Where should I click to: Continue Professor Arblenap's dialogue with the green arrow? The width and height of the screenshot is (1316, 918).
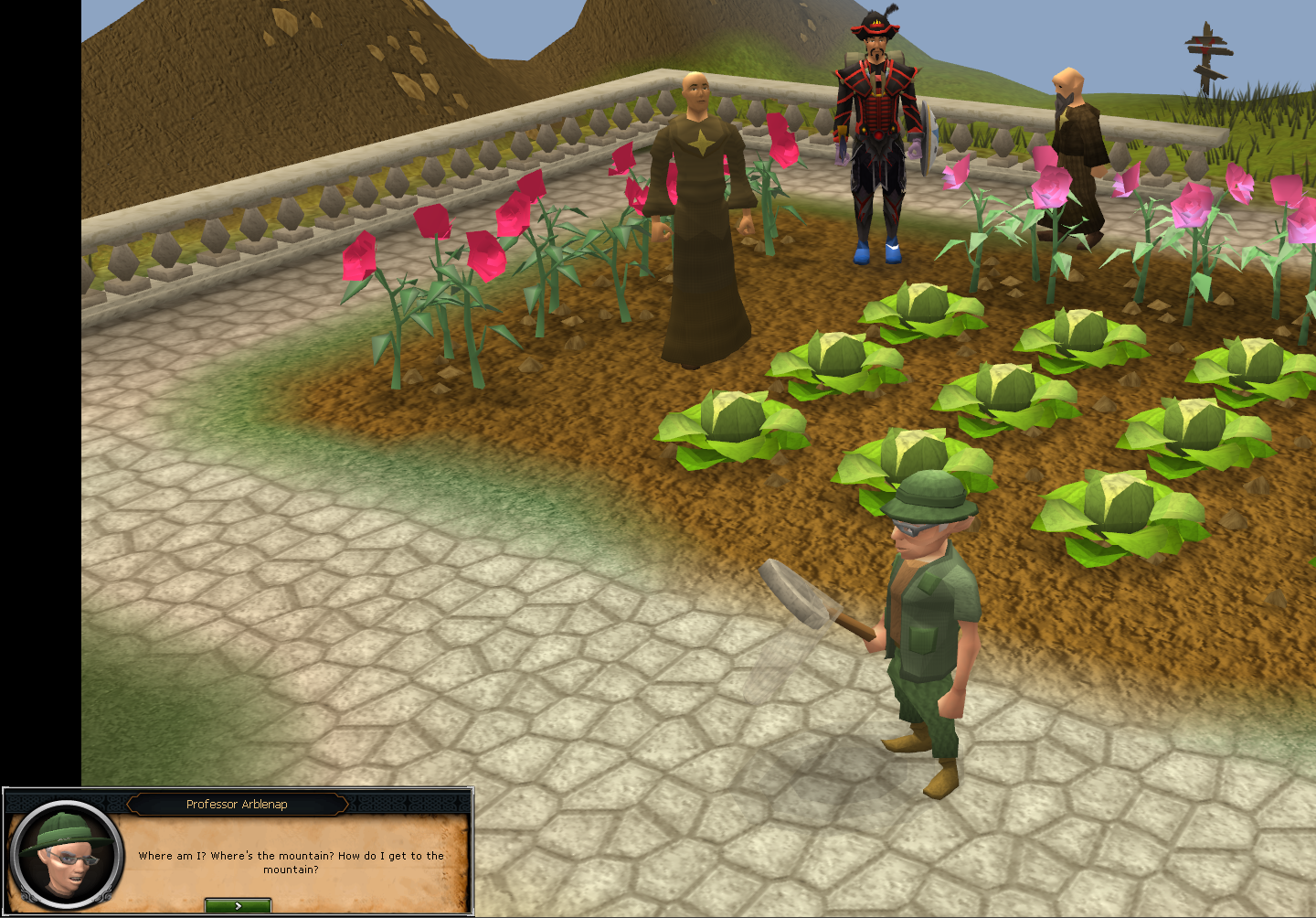coord(238,905)
